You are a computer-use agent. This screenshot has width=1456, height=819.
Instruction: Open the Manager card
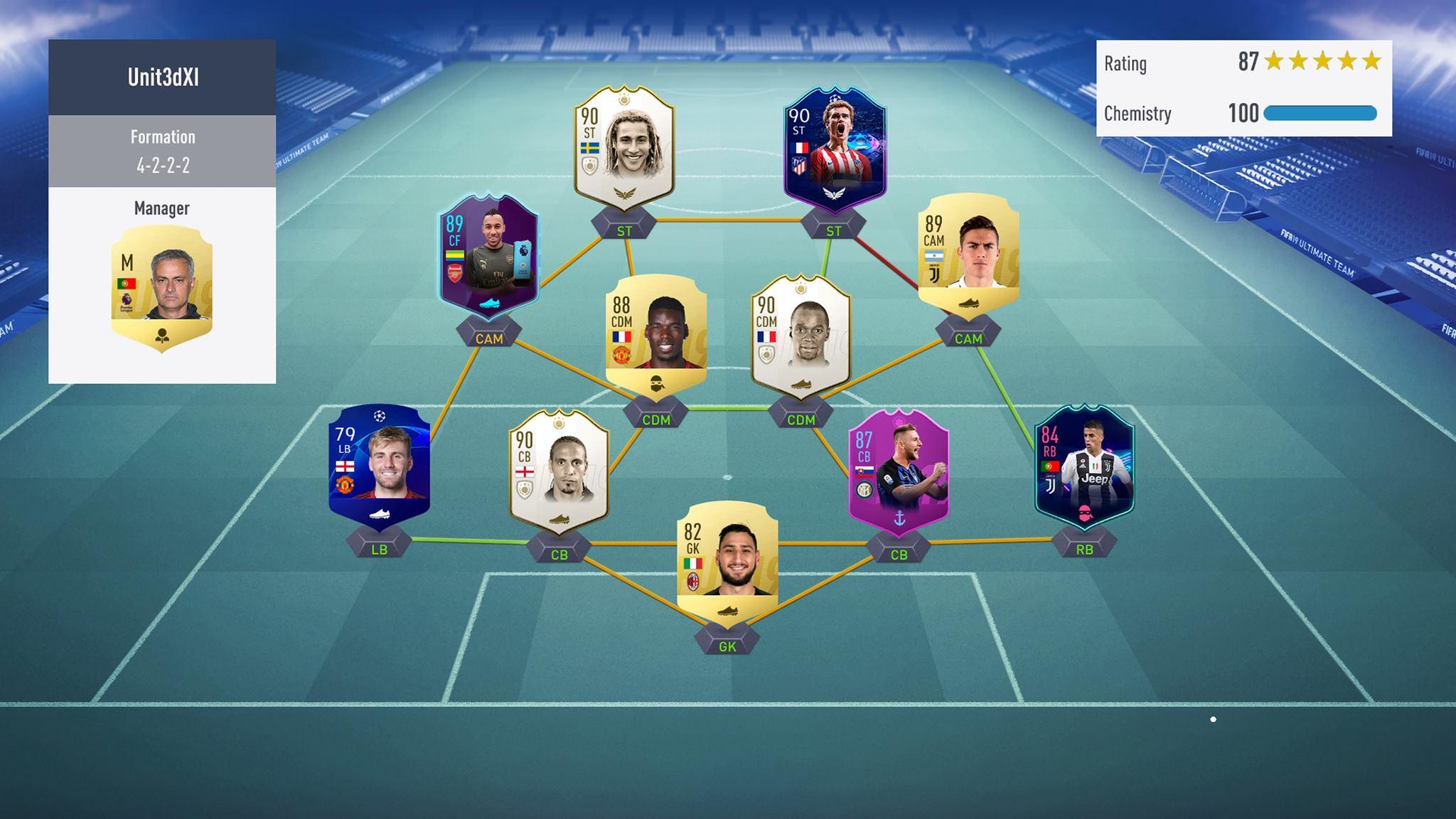click(162, 288)
